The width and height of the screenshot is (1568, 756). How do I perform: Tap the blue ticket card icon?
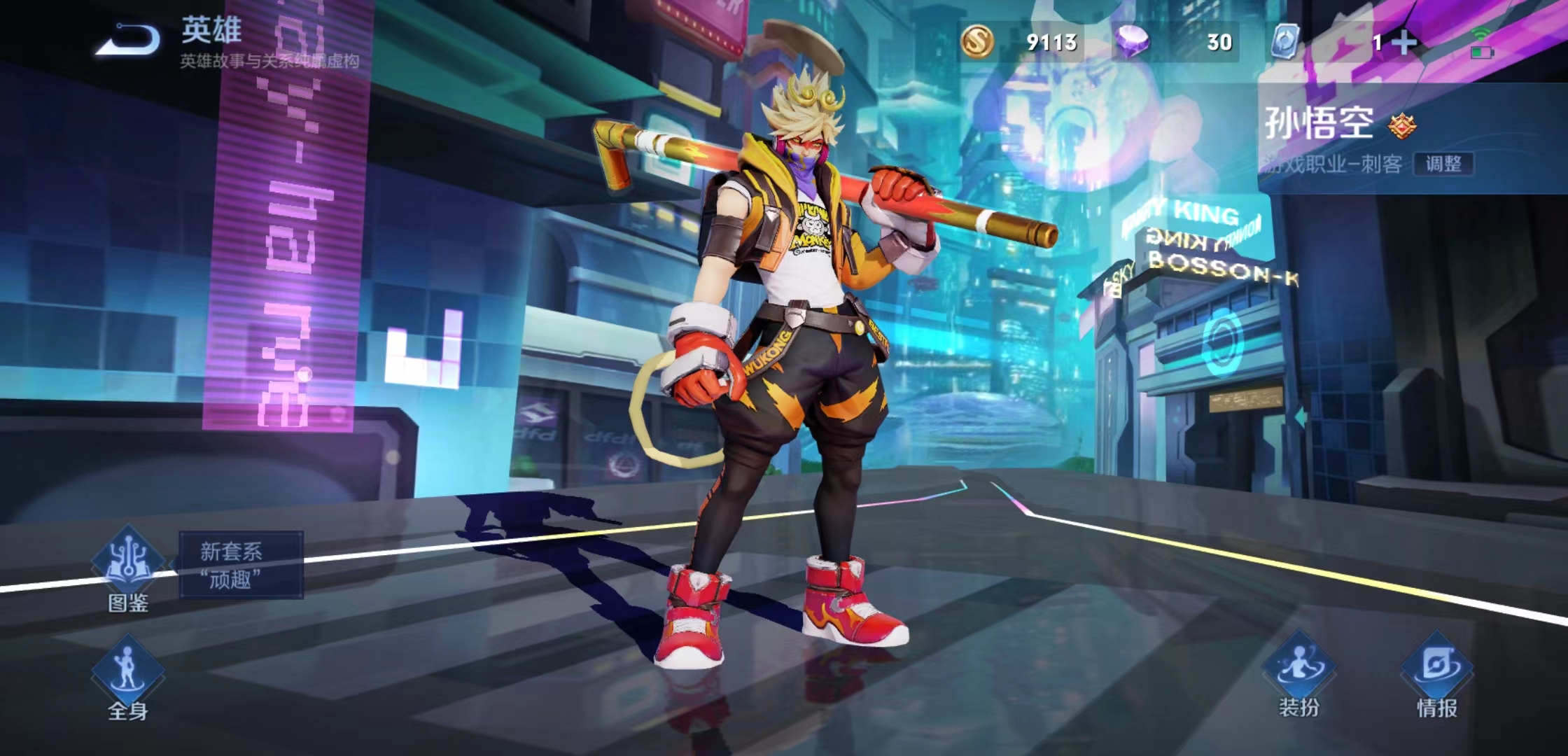tap(1285, 41)
